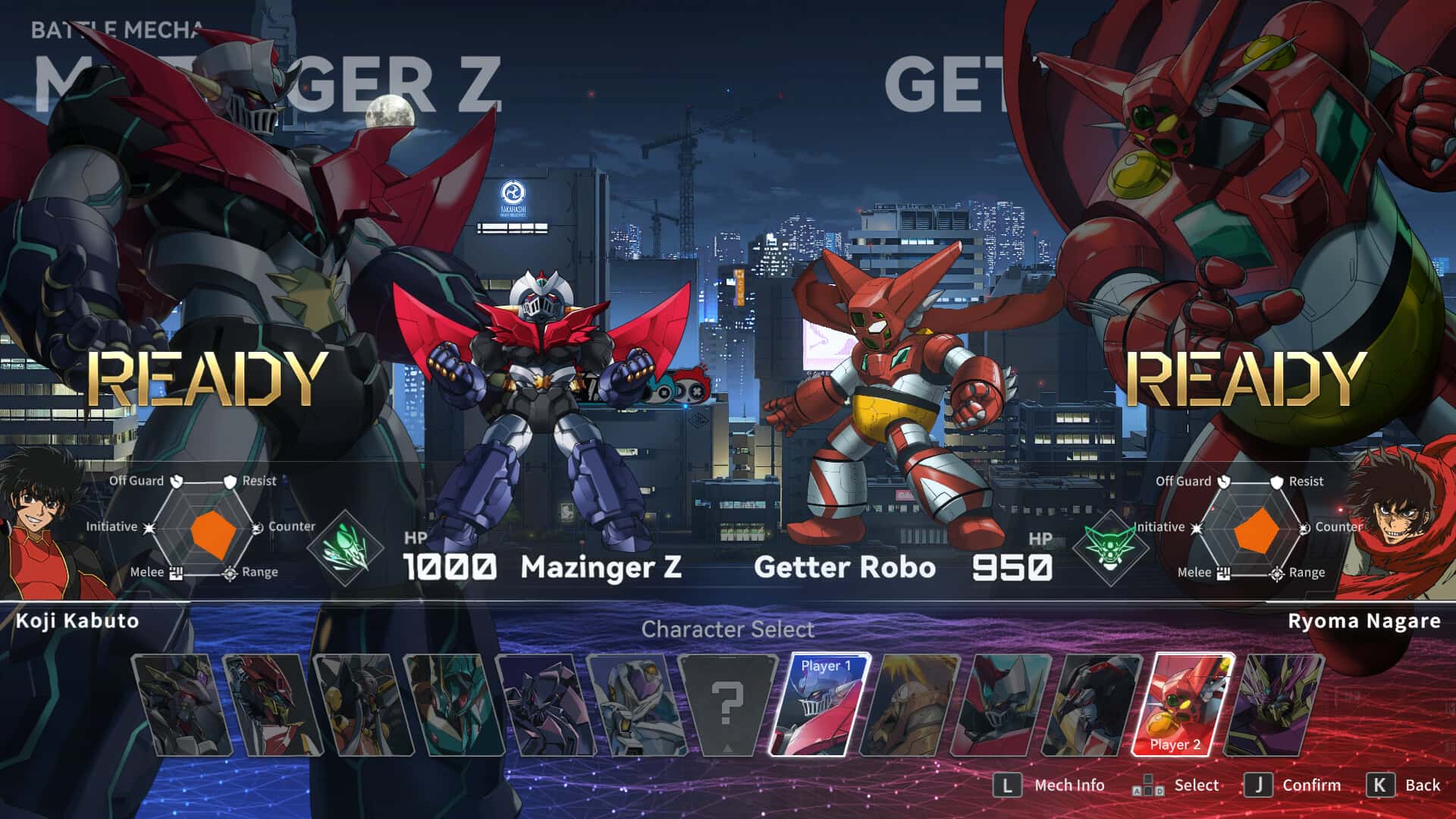The width and height of the screenshot is (1456, 819).
Task: Pick the teal green mech portrait tile
Action: tap(453, 705)
